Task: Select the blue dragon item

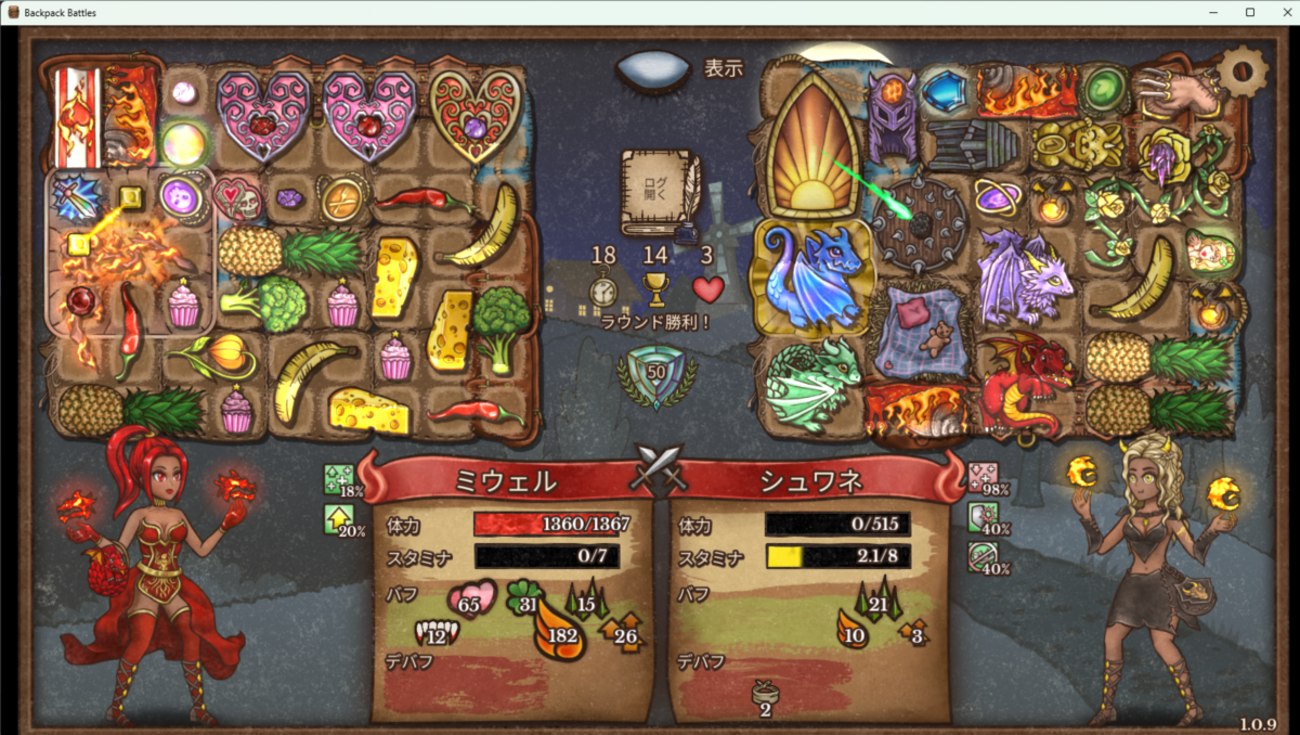Action: [x=814, y=277]
